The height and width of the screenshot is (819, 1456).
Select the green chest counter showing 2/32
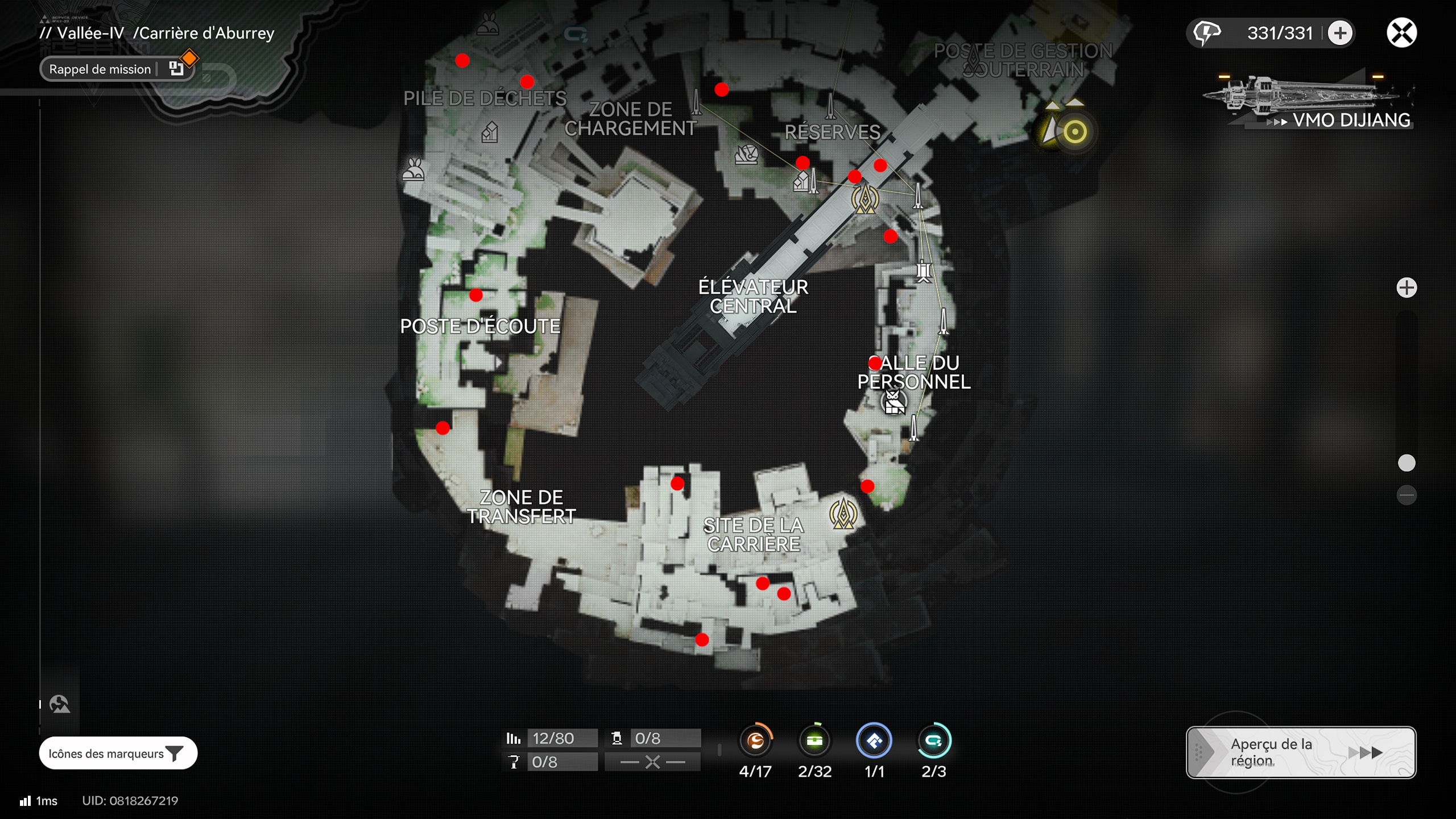click(x=814, y=741)
